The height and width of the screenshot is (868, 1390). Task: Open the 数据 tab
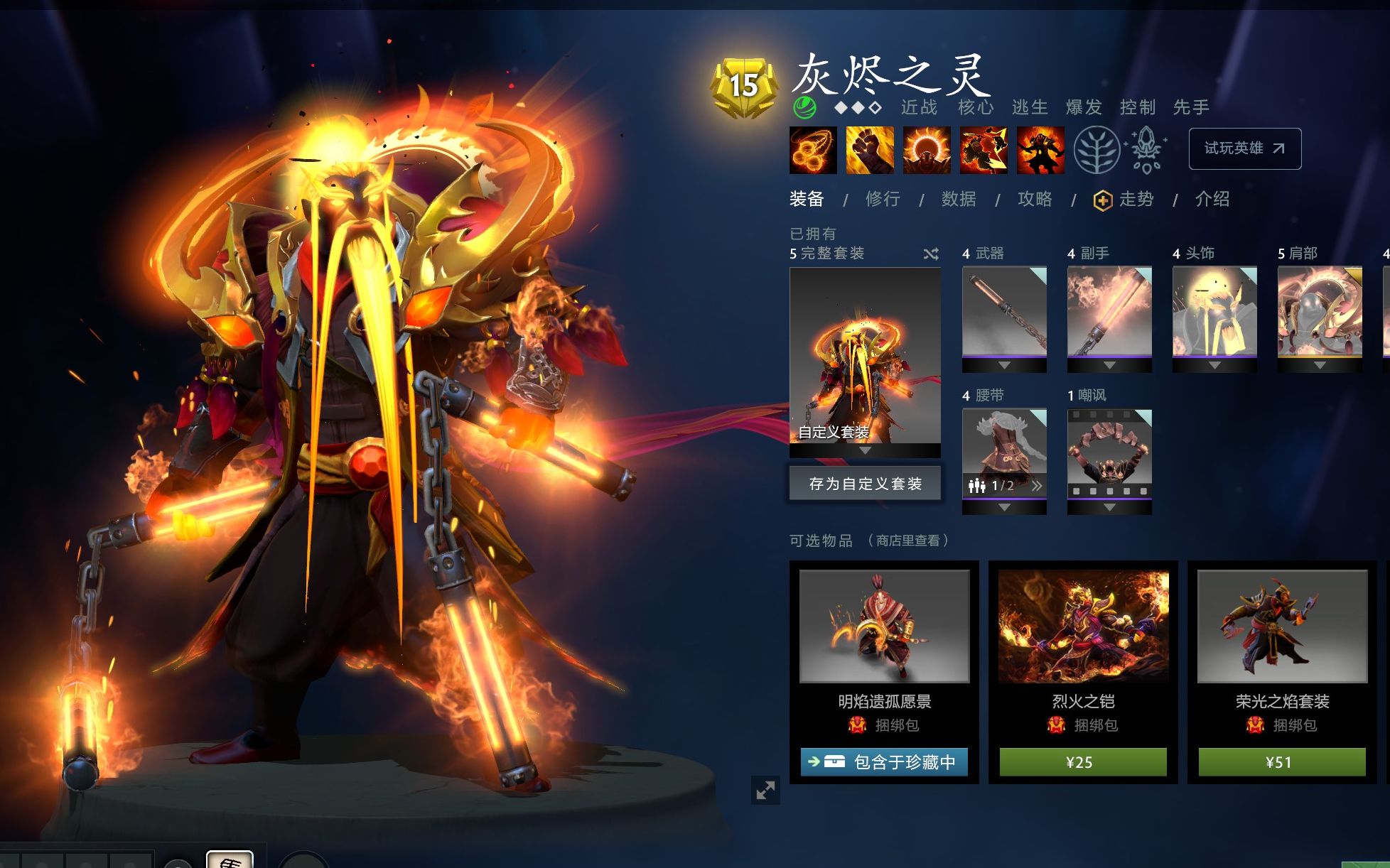tap(959, 200)
